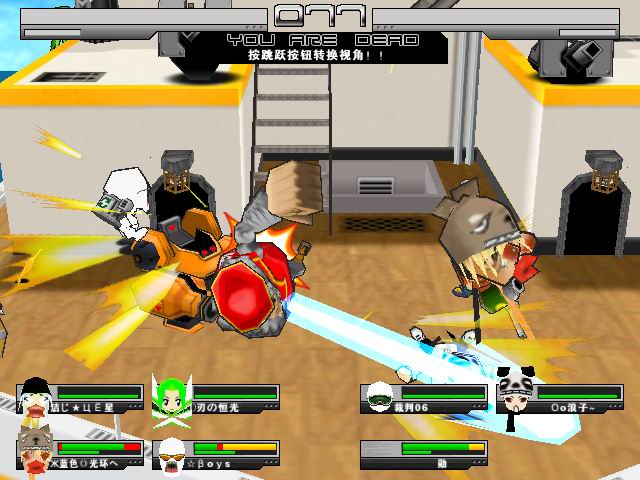640x480 pixels.
Task: Choose the player portrait labeled 裁判06
Action: point(379,399)
